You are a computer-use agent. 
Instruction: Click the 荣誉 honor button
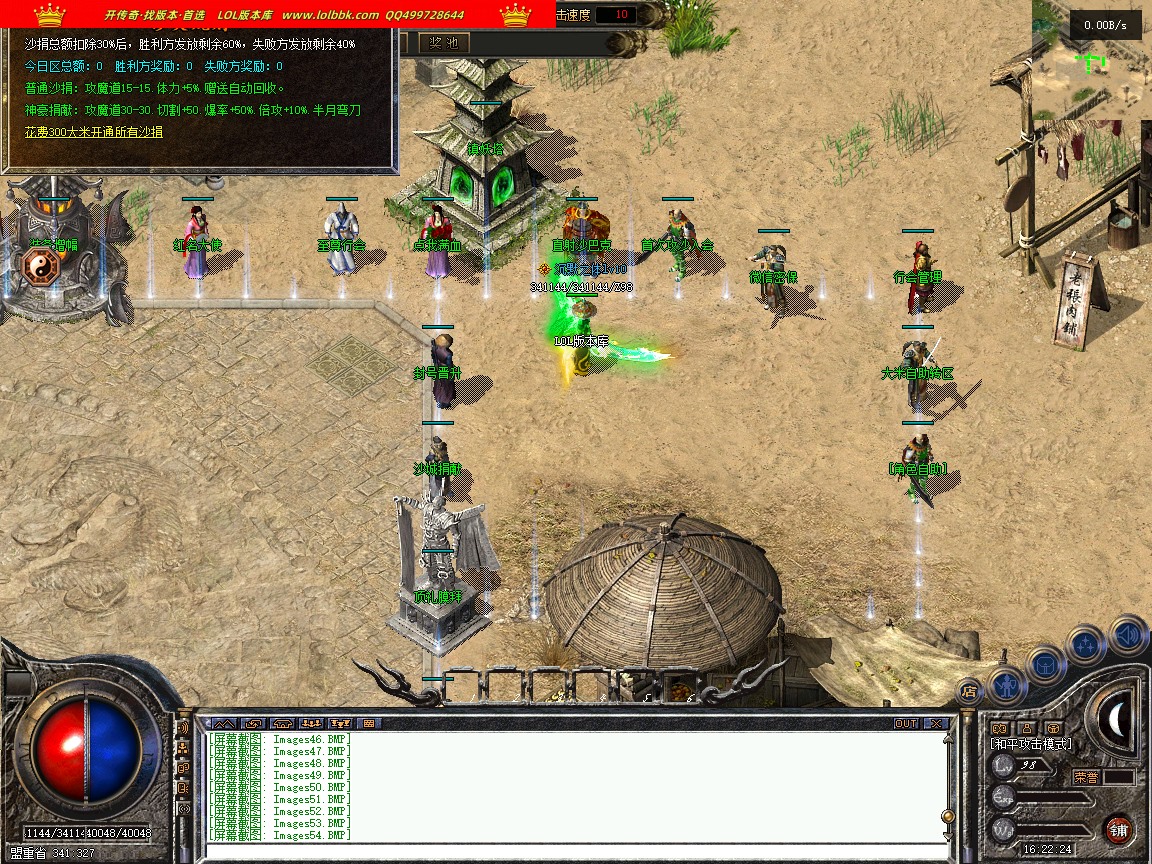tap(1086, 776)
